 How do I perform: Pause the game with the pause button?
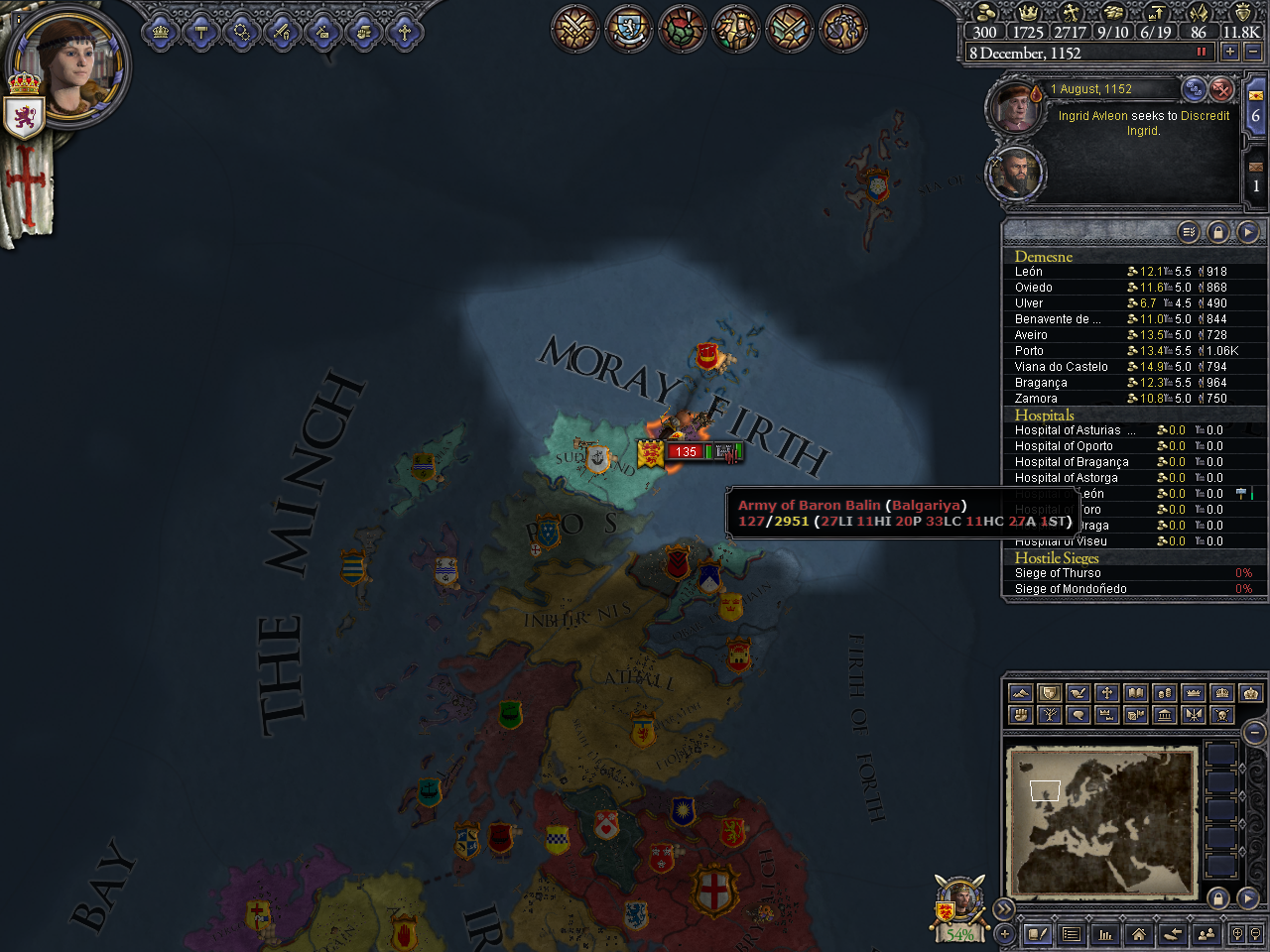point(1203,51)
